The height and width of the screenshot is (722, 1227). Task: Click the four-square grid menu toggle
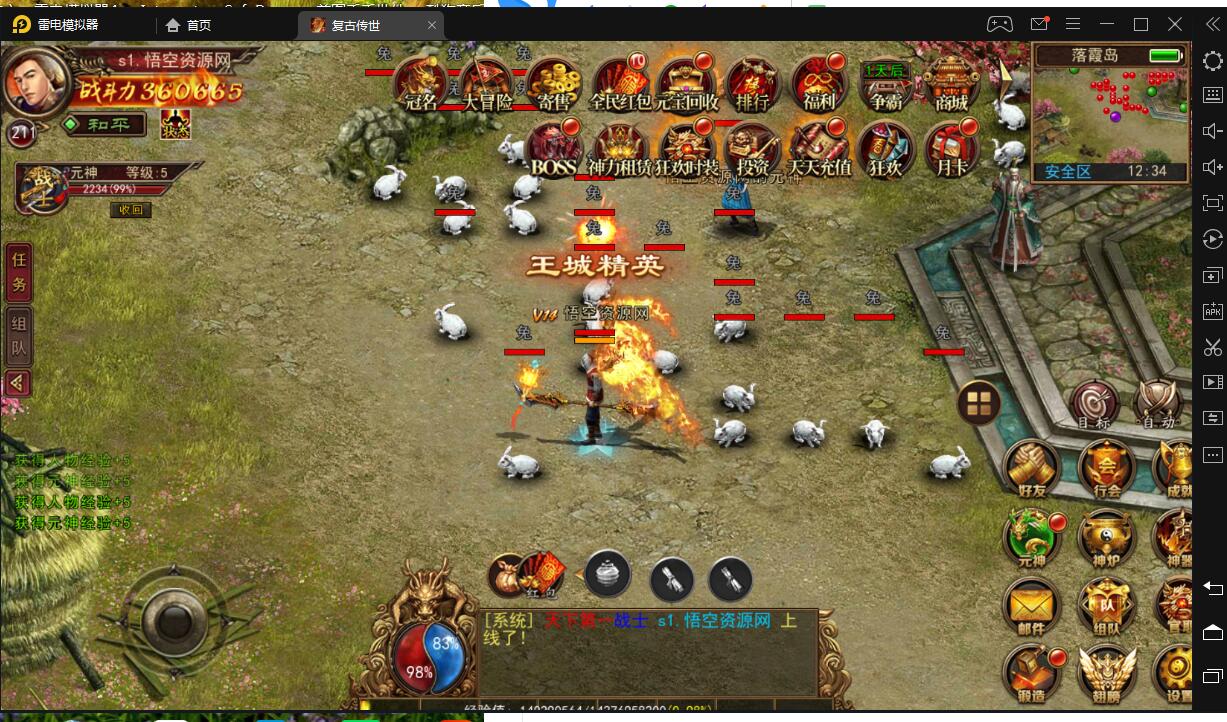[978, 403]
